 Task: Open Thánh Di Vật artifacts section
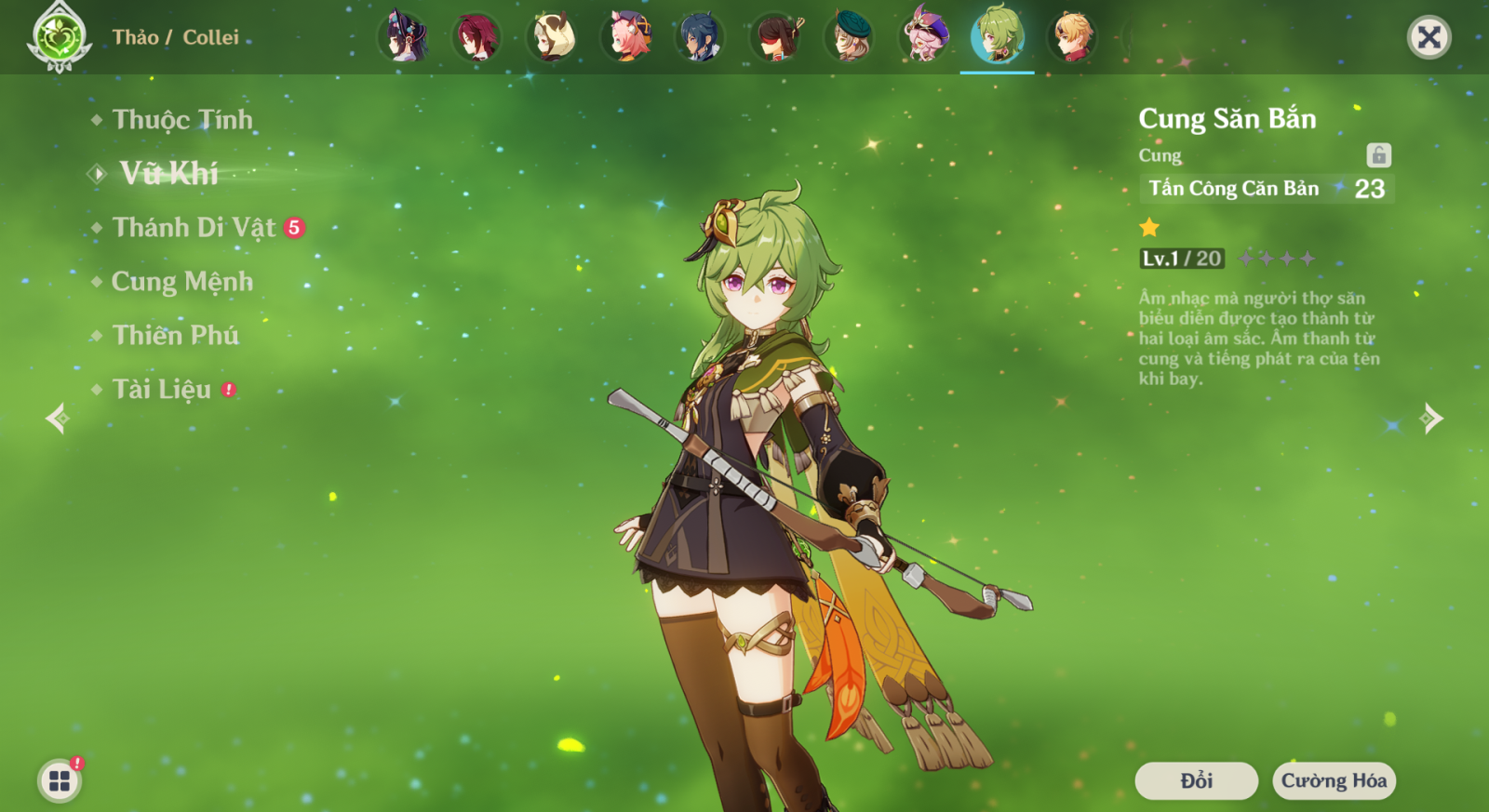tap(195, 228)
